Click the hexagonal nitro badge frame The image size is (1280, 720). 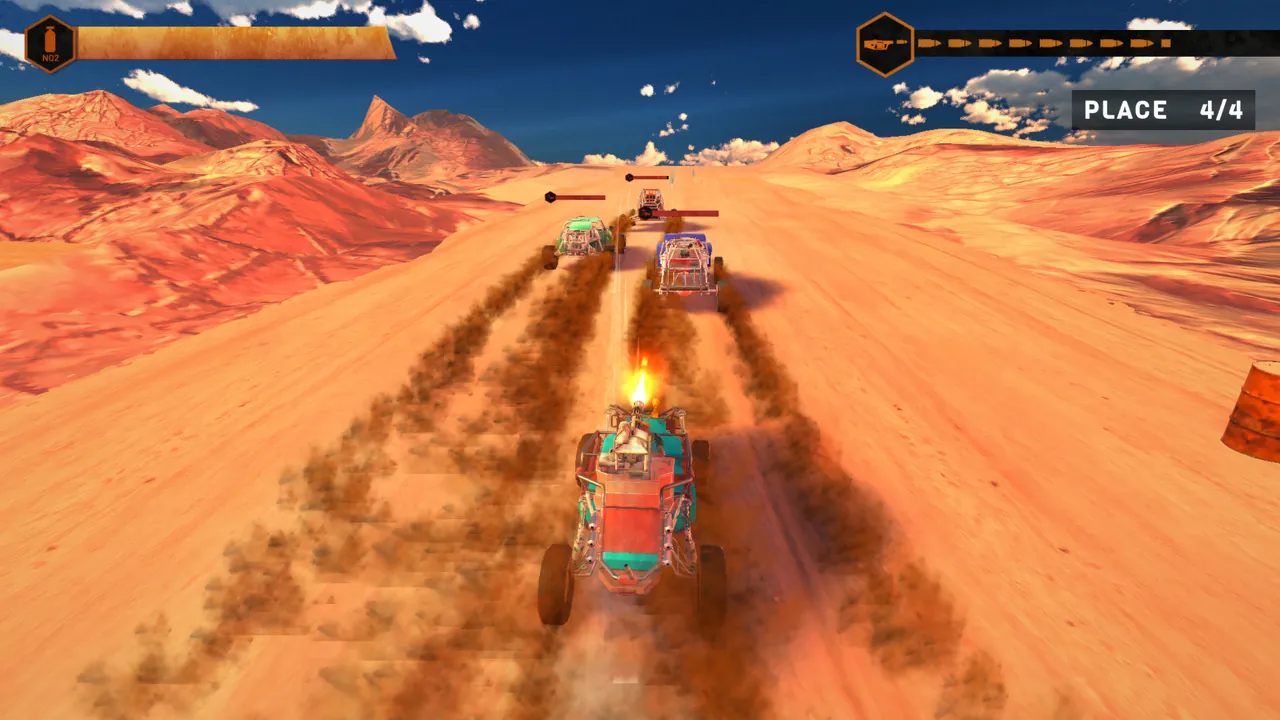[x=49, y=42]
